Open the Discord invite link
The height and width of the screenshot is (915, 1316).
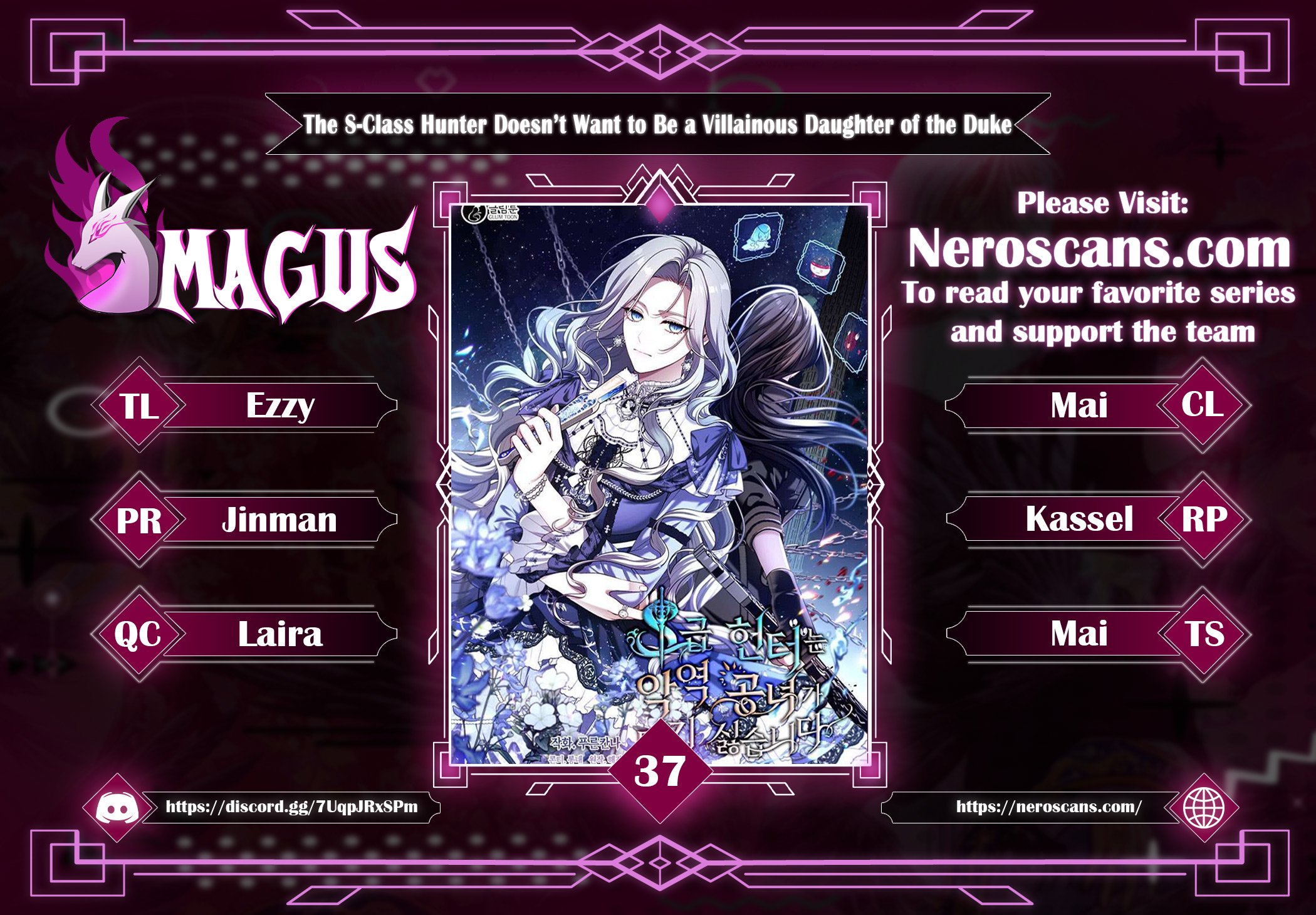pyautogui.click(x=291, y=807)
